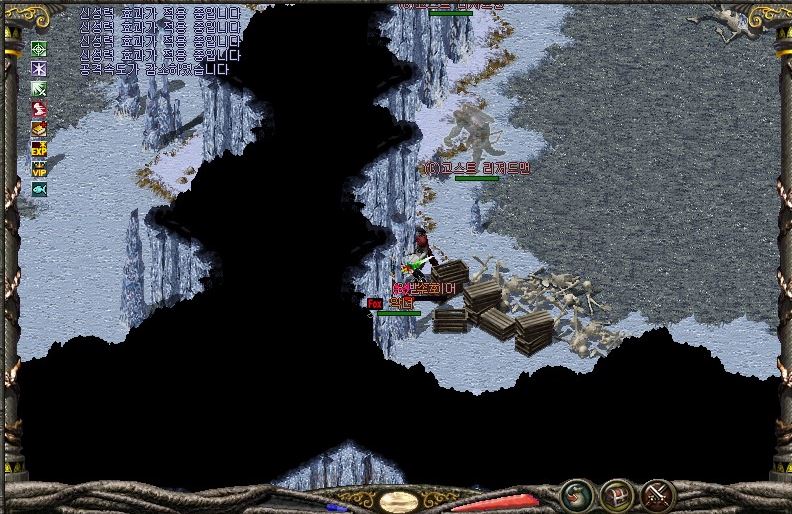Open the green serpent menu button
This screenshot has width=792, height=514.
click(x=576, y=495)
